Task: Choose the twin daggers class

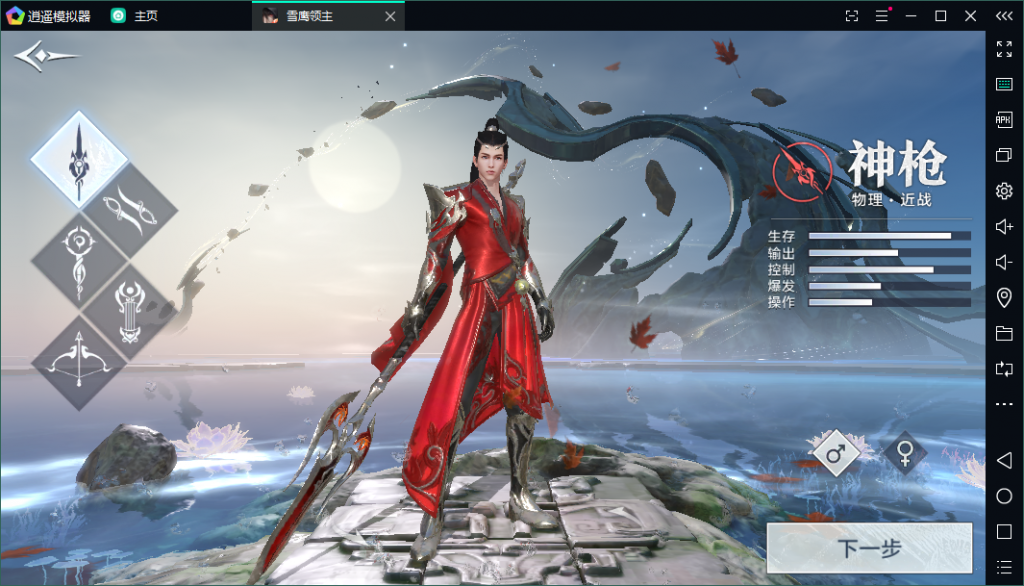Action: coord(130,208)
